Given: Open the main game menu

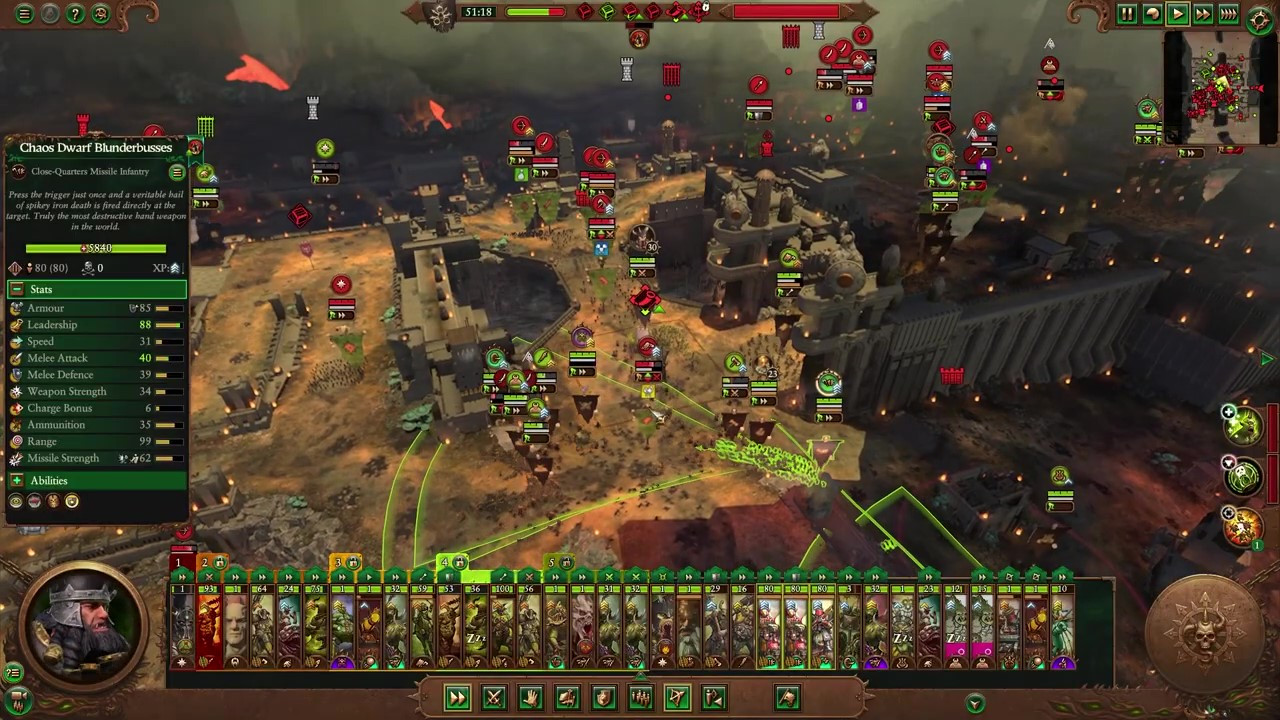Looking at the screenshot, I should pyautogui.click(x=24, y=14).
